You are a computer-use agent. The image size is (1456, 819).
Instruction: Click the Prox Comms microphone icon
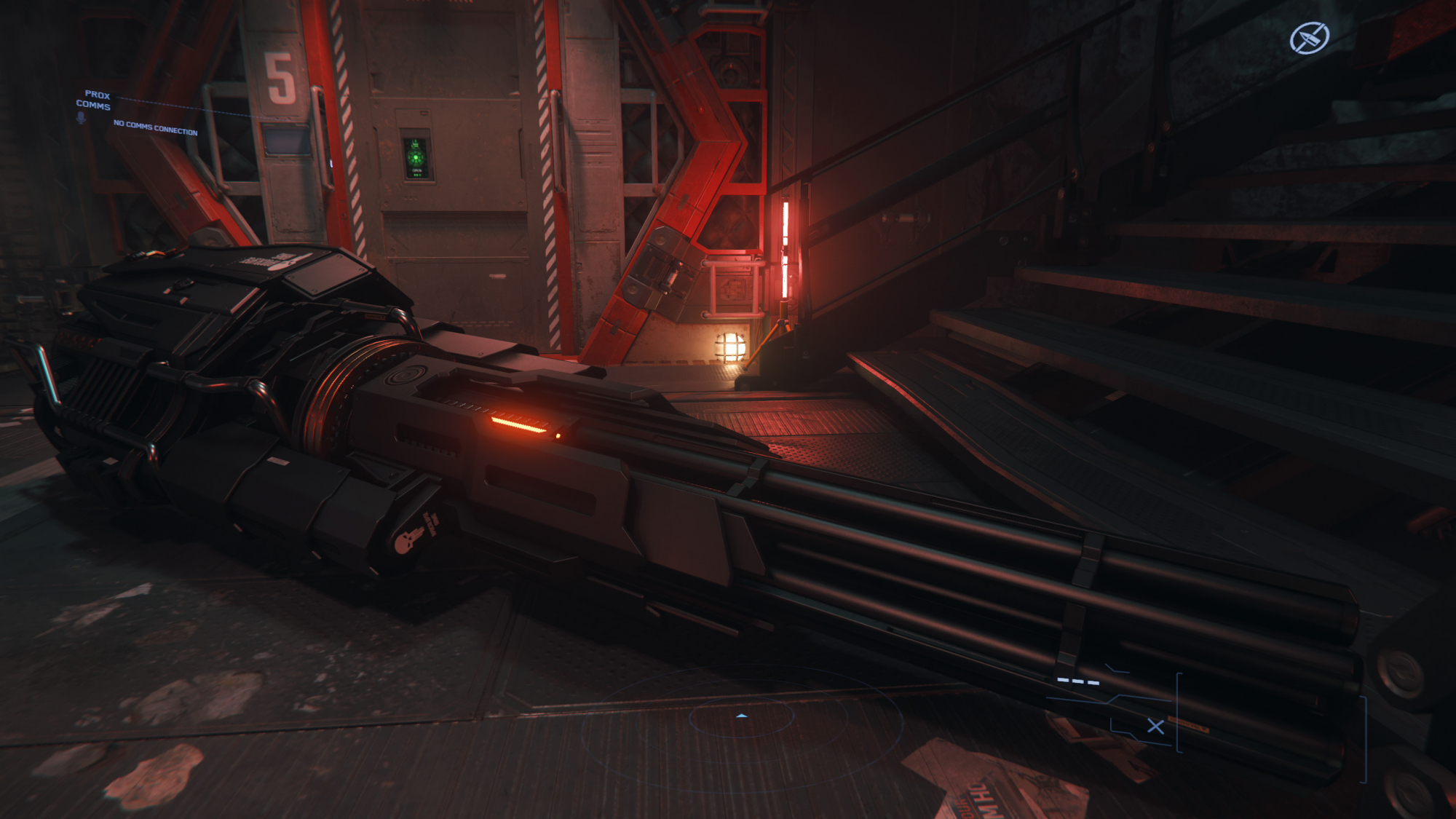[81, 118]
